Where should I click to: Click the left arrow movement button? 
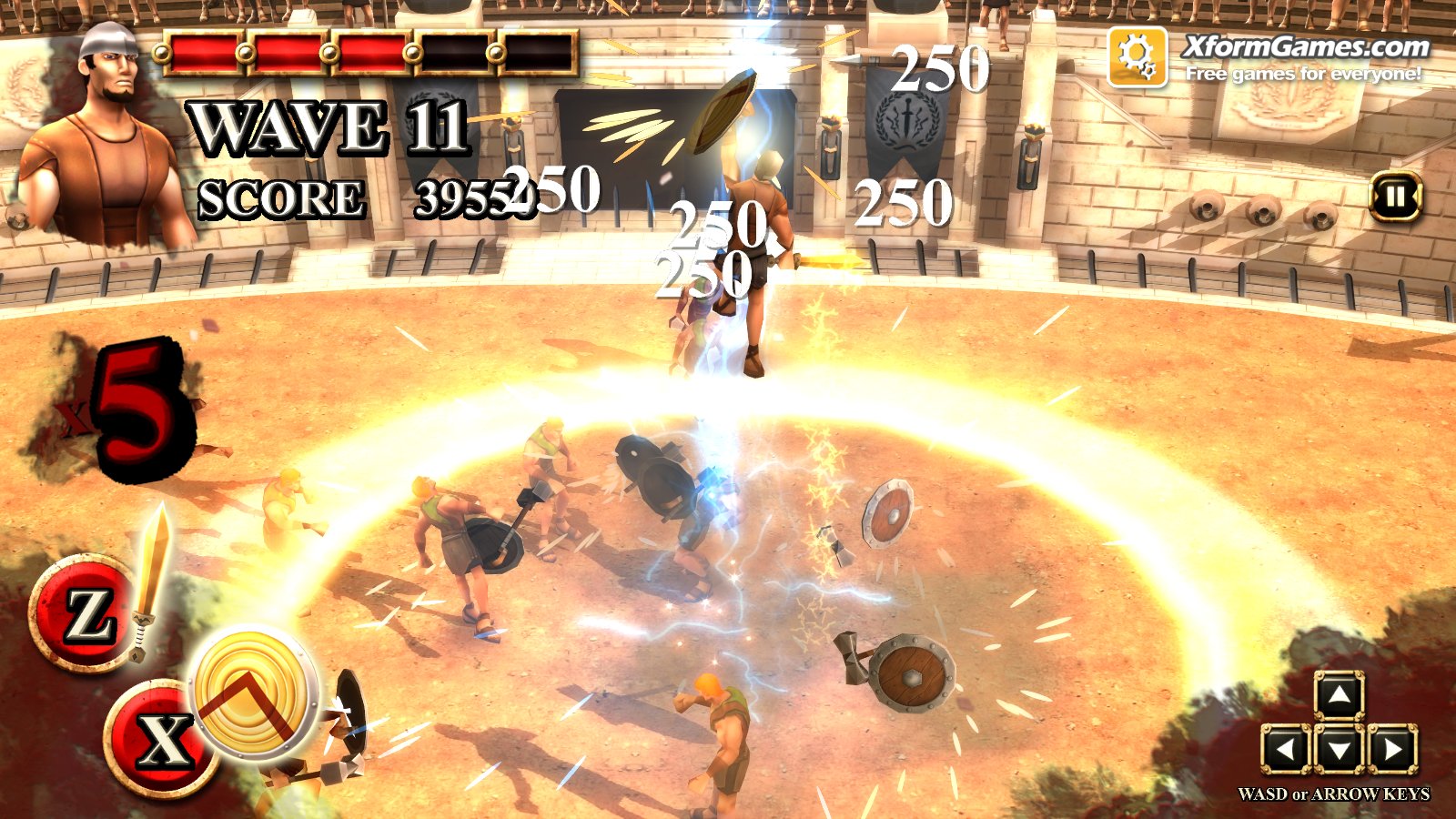[x=1286, y=750]
